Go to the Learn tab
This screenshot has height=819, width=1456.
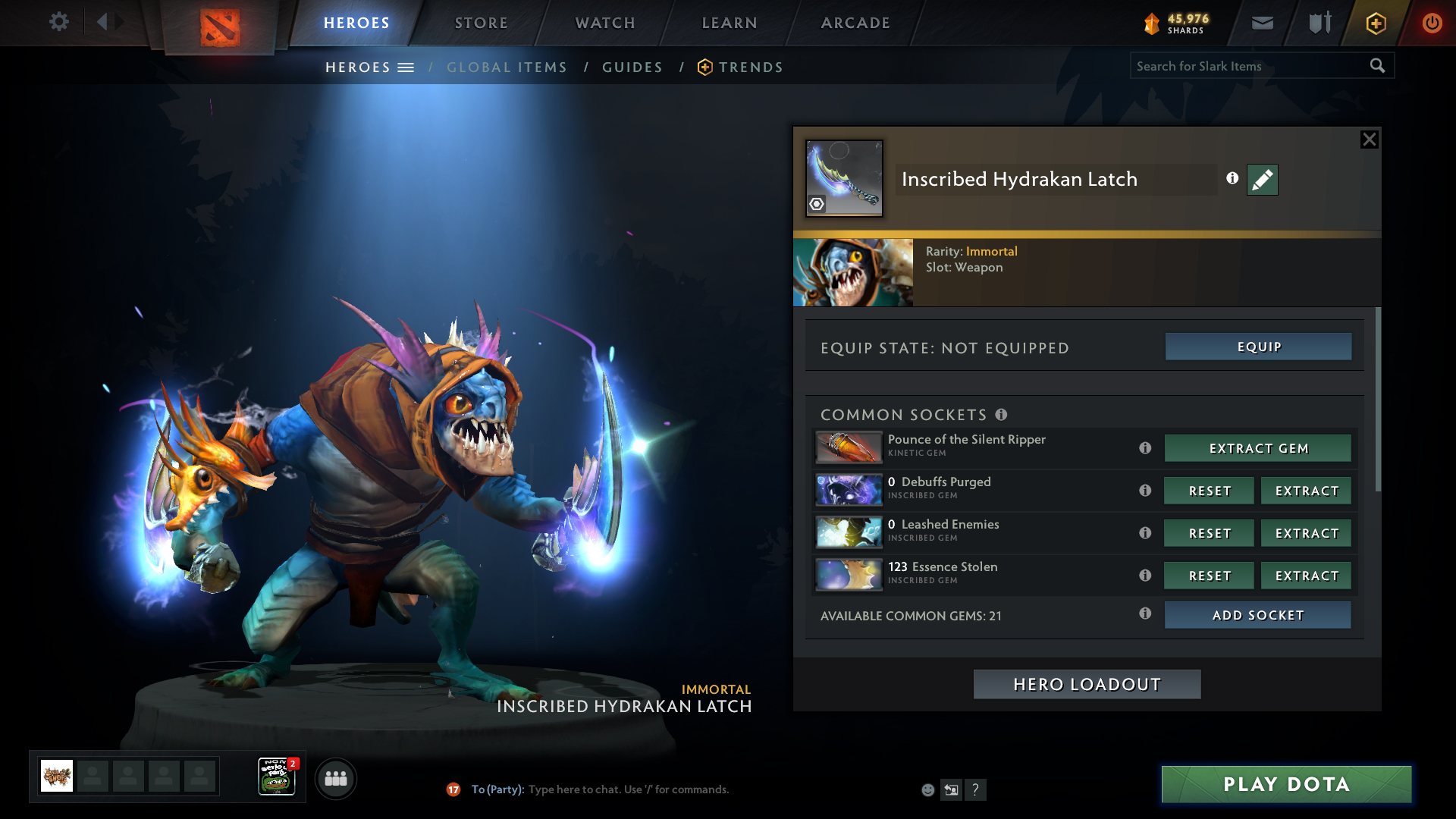[x=730, y=23]
